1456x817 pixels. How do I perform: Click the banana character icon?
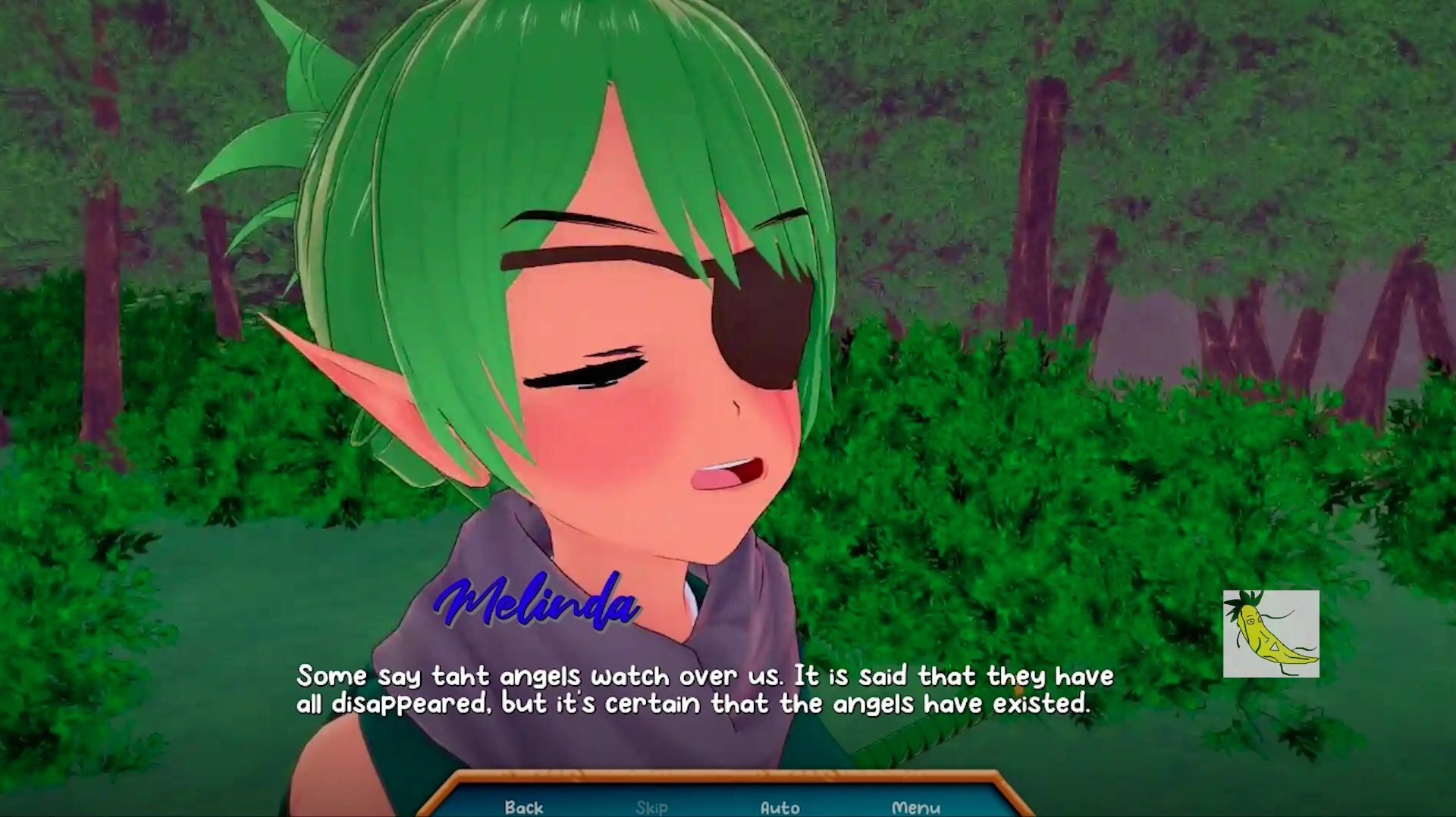(x=1271, y=634)
